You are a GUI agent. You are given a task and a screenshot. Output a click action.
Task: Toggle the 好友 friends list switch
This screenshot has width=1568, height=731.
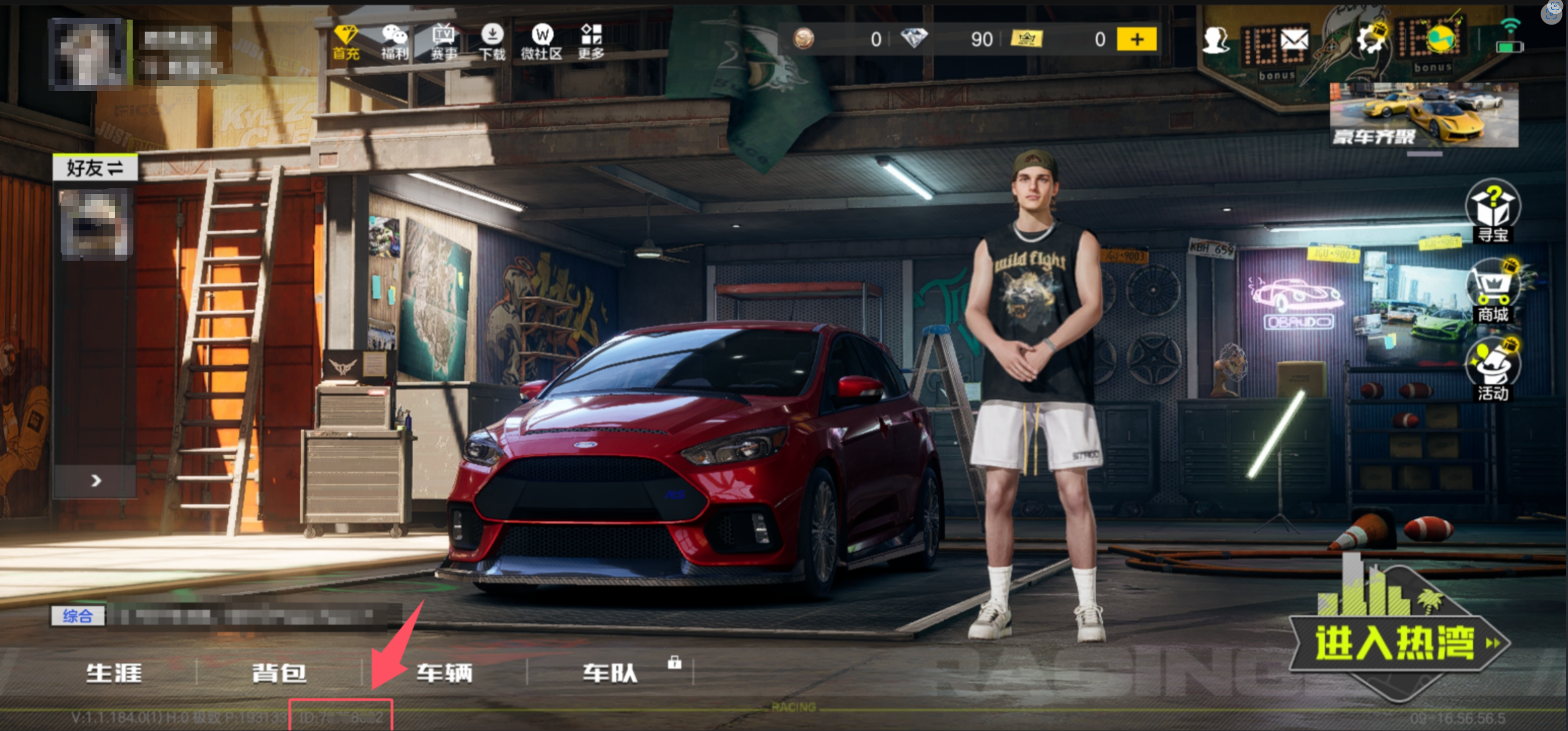(95, 167)
